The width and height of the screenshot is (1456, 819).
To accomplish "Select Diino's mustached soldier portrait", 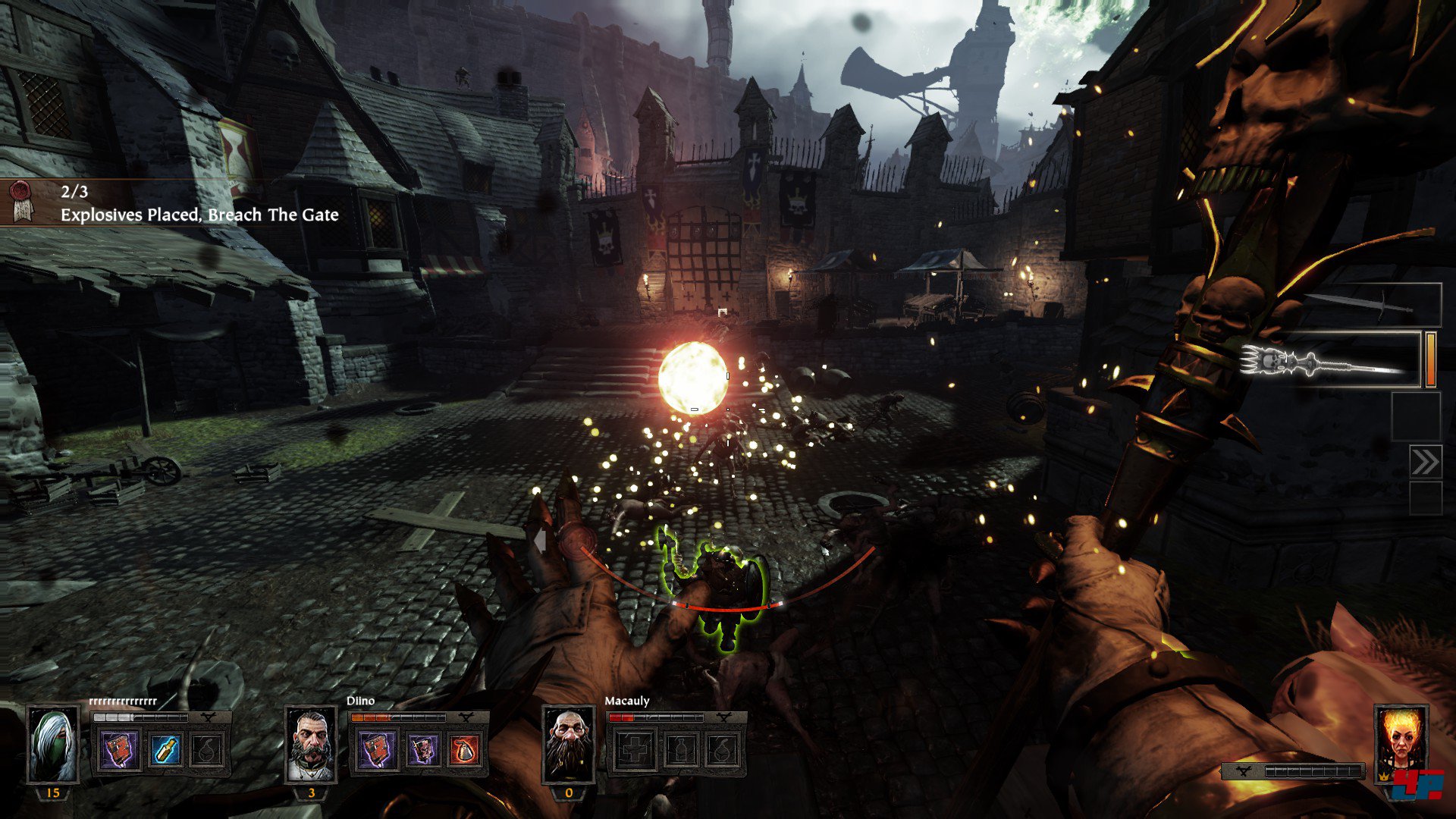I will click(x=311, y=745).
